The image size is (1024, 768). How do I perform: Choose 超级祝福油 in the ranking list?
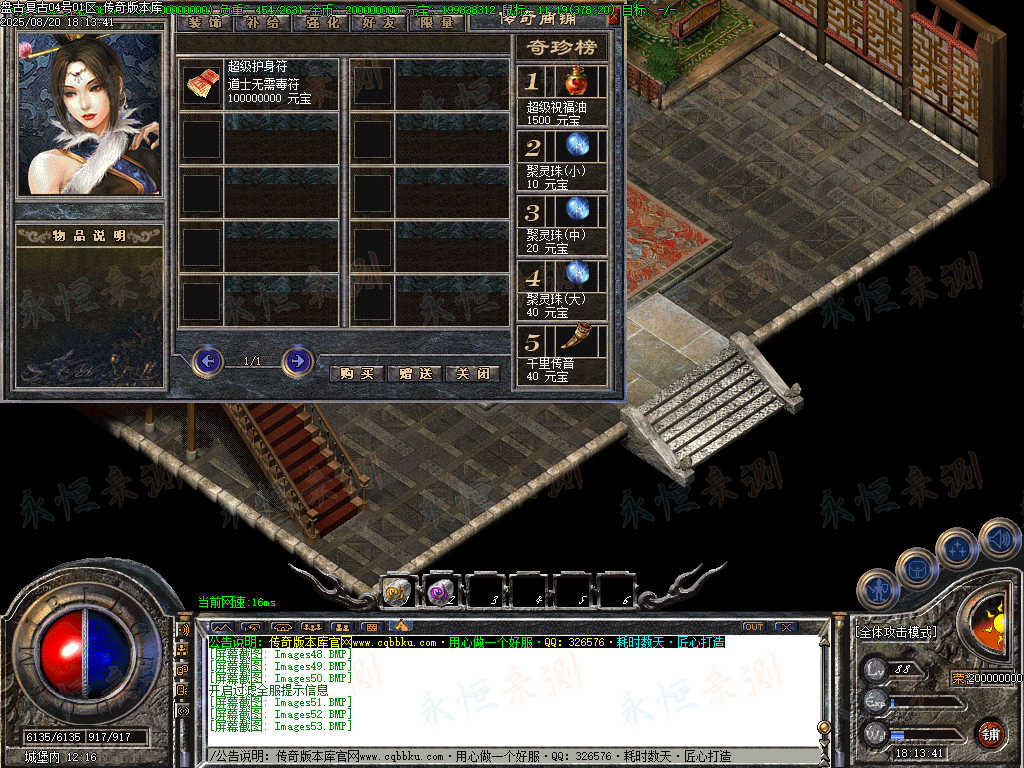click(575, 82)
